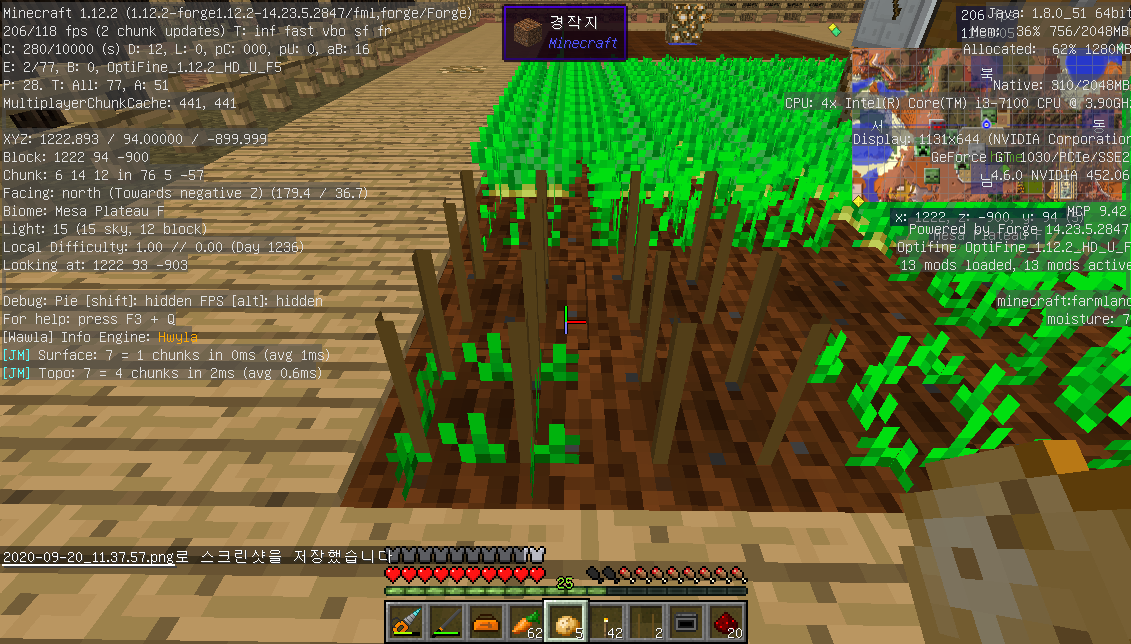This screenshot has width=1131, height=644.
Task: Select the dark rod tool slot
Action: click(446, 622)
